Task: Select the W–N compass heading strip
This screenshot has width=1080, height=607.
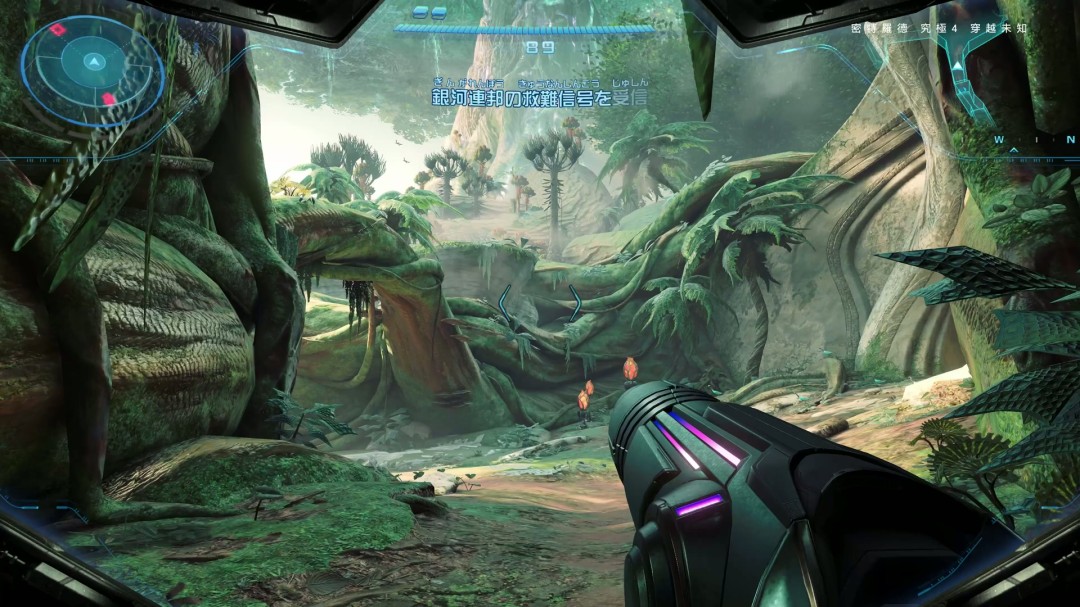Action: pyautogui.click(x=1035, y=141)
